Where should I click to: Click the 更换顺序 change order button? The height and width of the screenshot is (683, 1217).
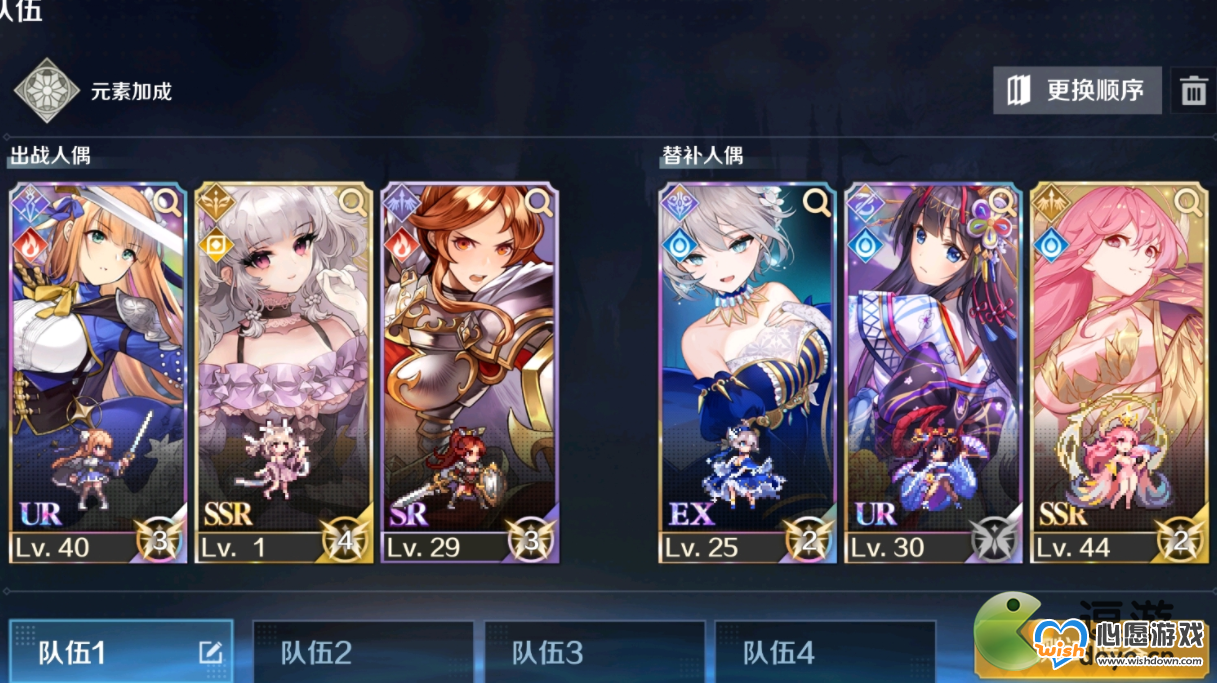(1077, 91)
